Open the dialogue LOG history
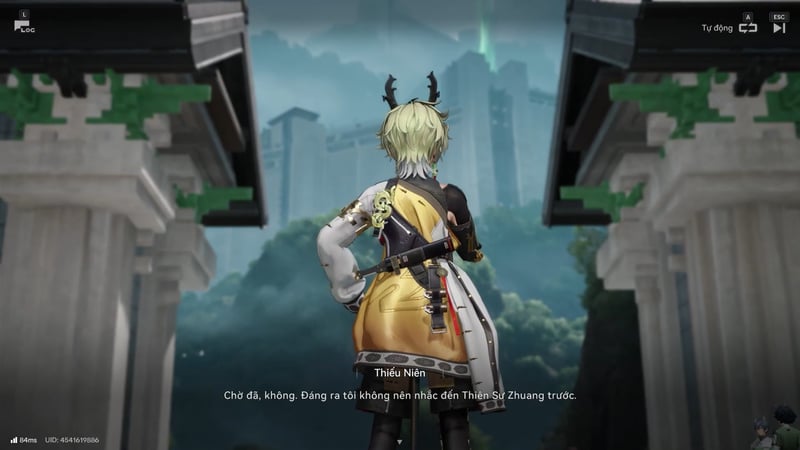The image size is (800, 450). (x=23, y=25)
